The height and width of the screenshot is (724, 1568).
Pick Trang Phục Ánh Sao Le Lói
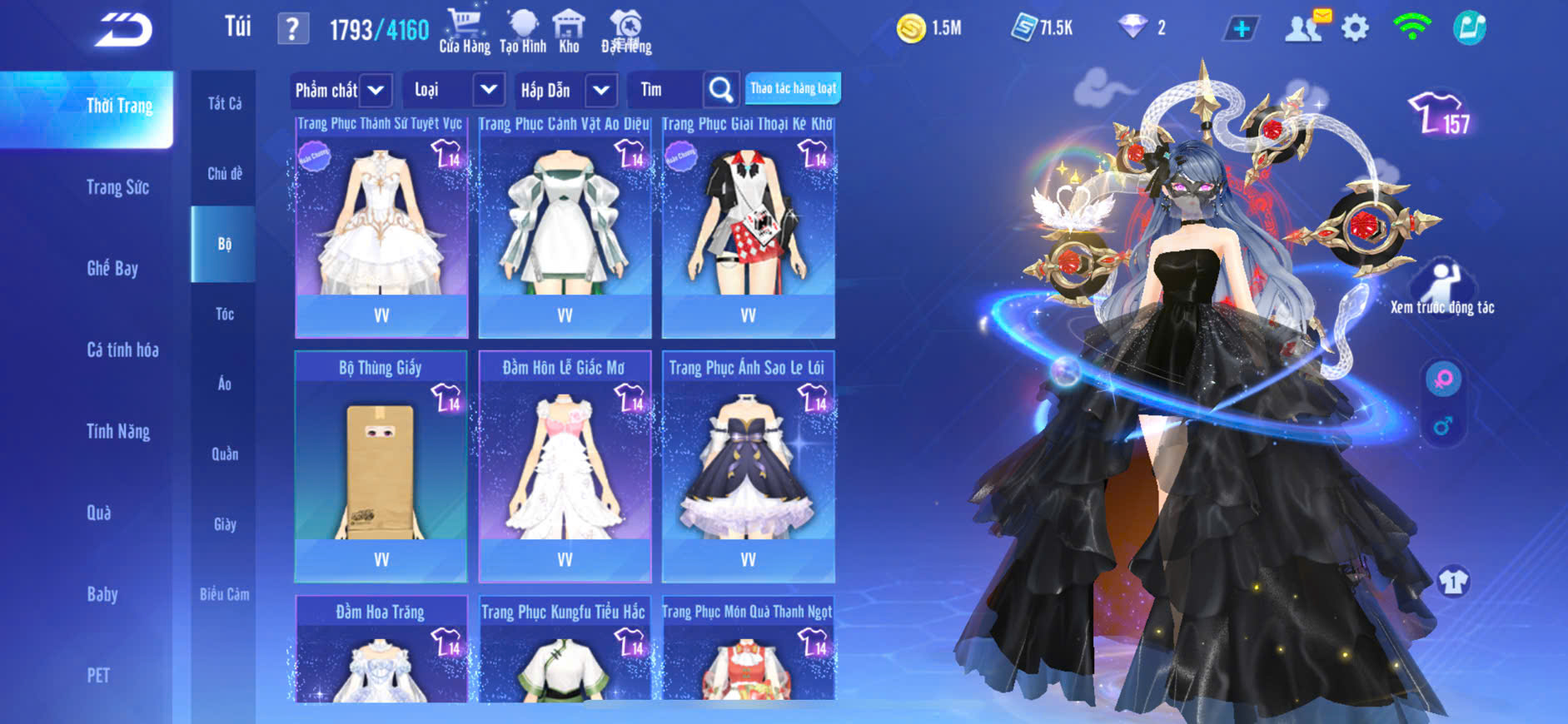748,466
